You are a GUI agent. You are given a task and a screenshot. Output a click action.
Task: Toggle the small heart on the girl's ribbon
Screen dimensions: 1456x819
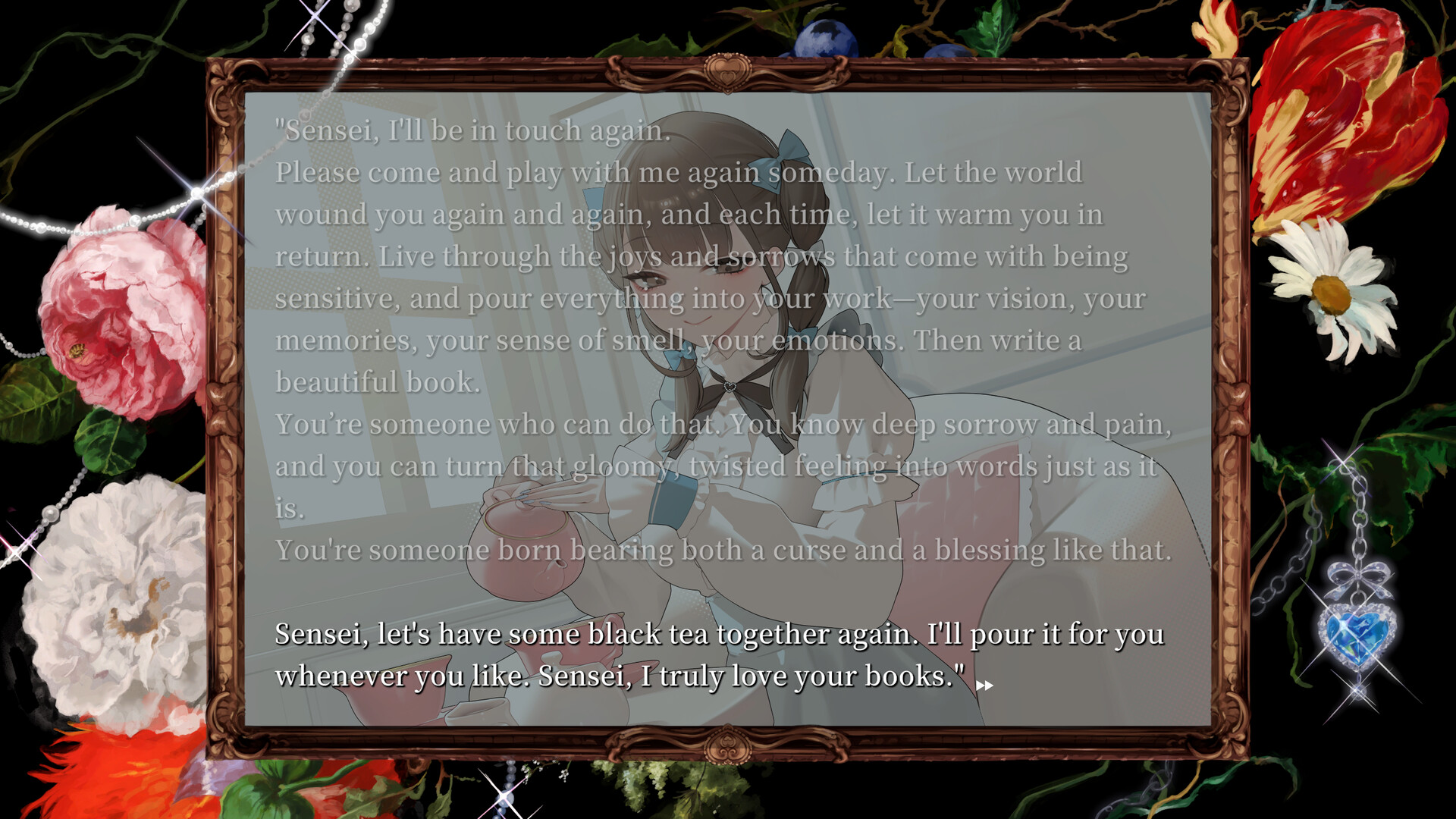pyautogui.click(x=730, y=388)
